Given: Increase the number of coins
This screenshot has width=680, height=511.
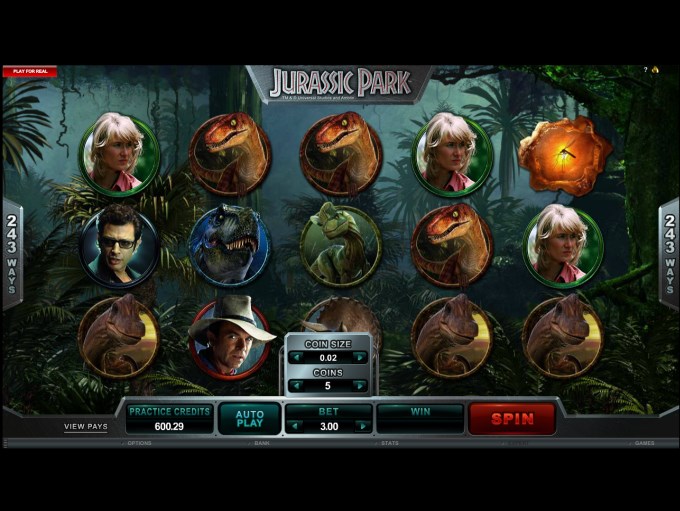Looking at the screenshot, I should coord(361,386).
